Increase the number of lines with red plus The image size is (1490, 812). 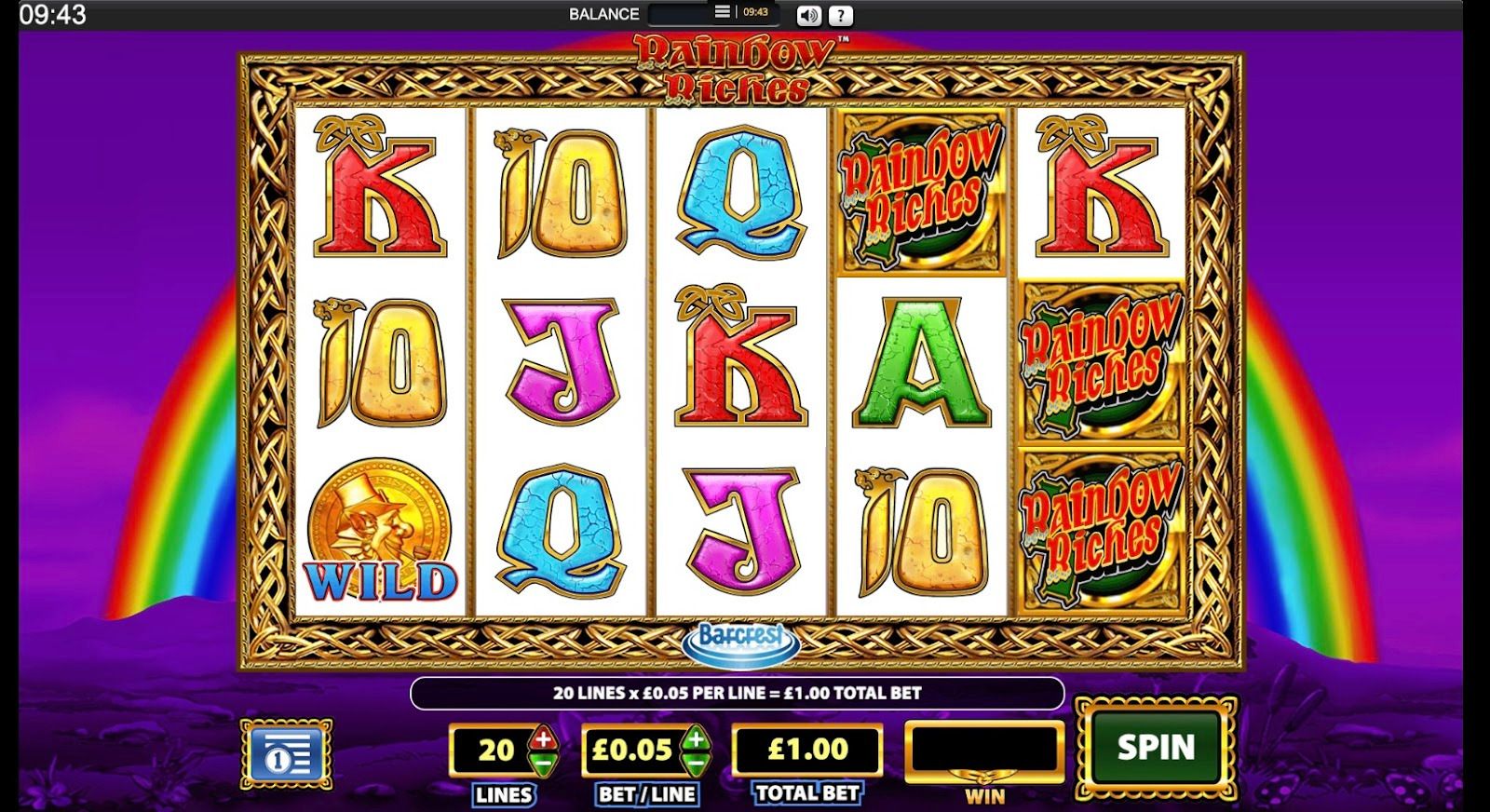[x=544, y=740]
